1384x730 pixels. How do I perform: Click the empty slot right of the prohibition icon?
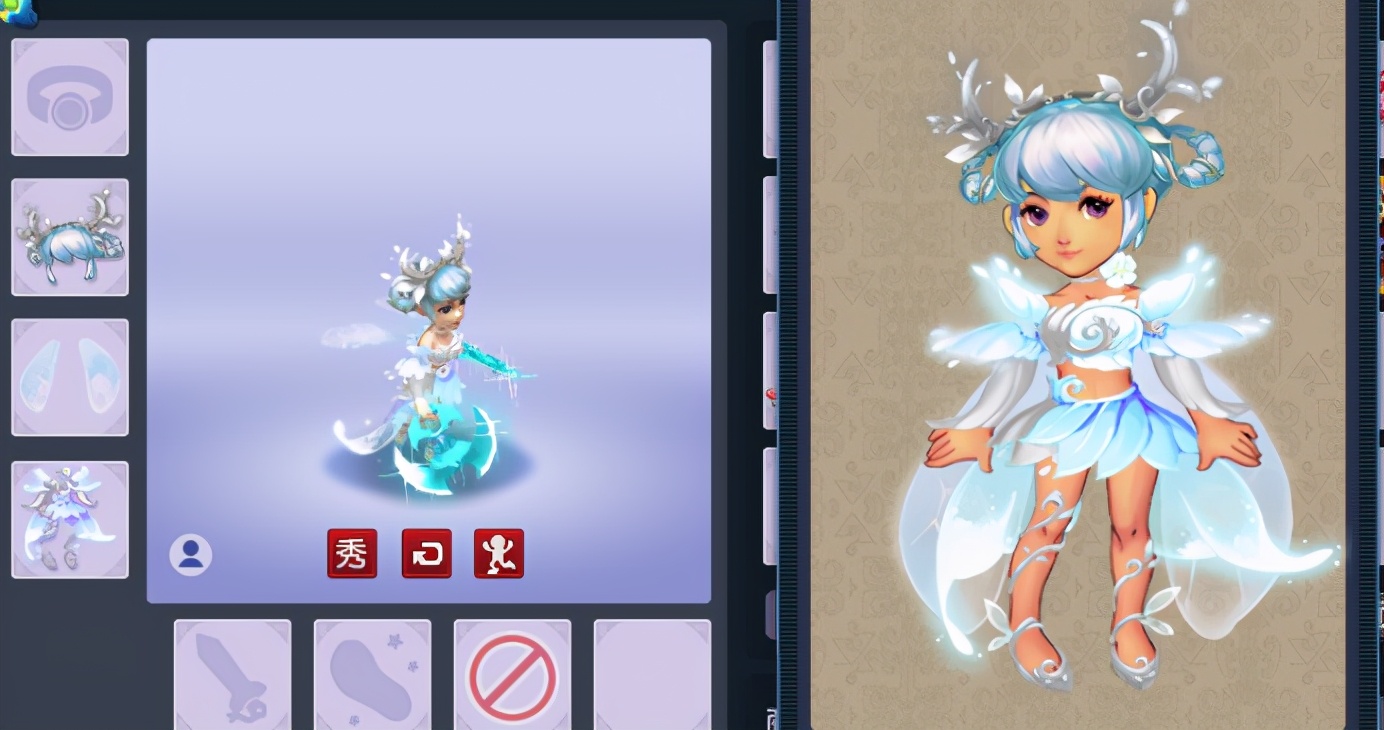tap(651, 675)
